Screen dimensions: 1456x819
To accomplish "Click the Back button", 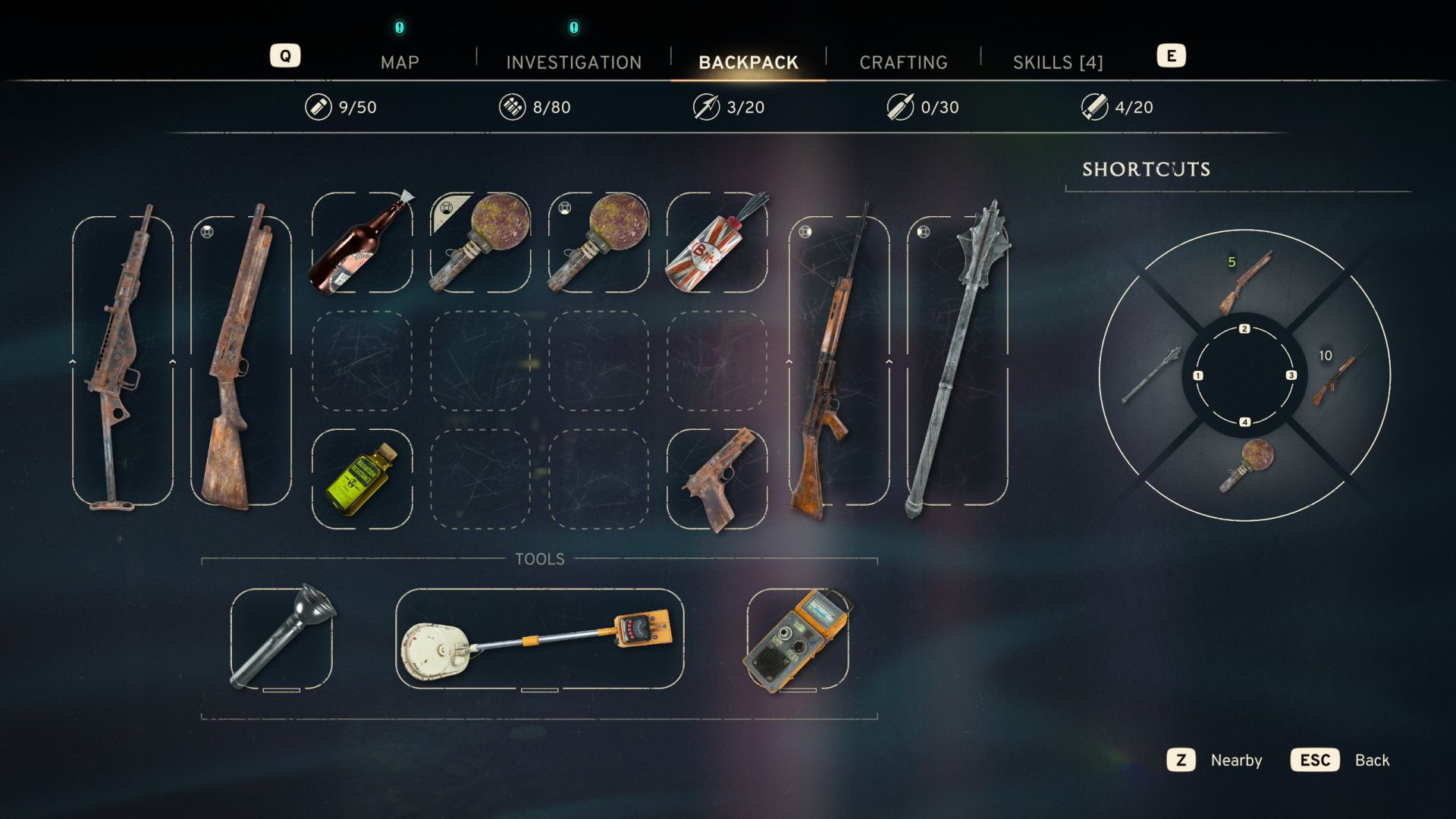I will tap(1341, 760).
